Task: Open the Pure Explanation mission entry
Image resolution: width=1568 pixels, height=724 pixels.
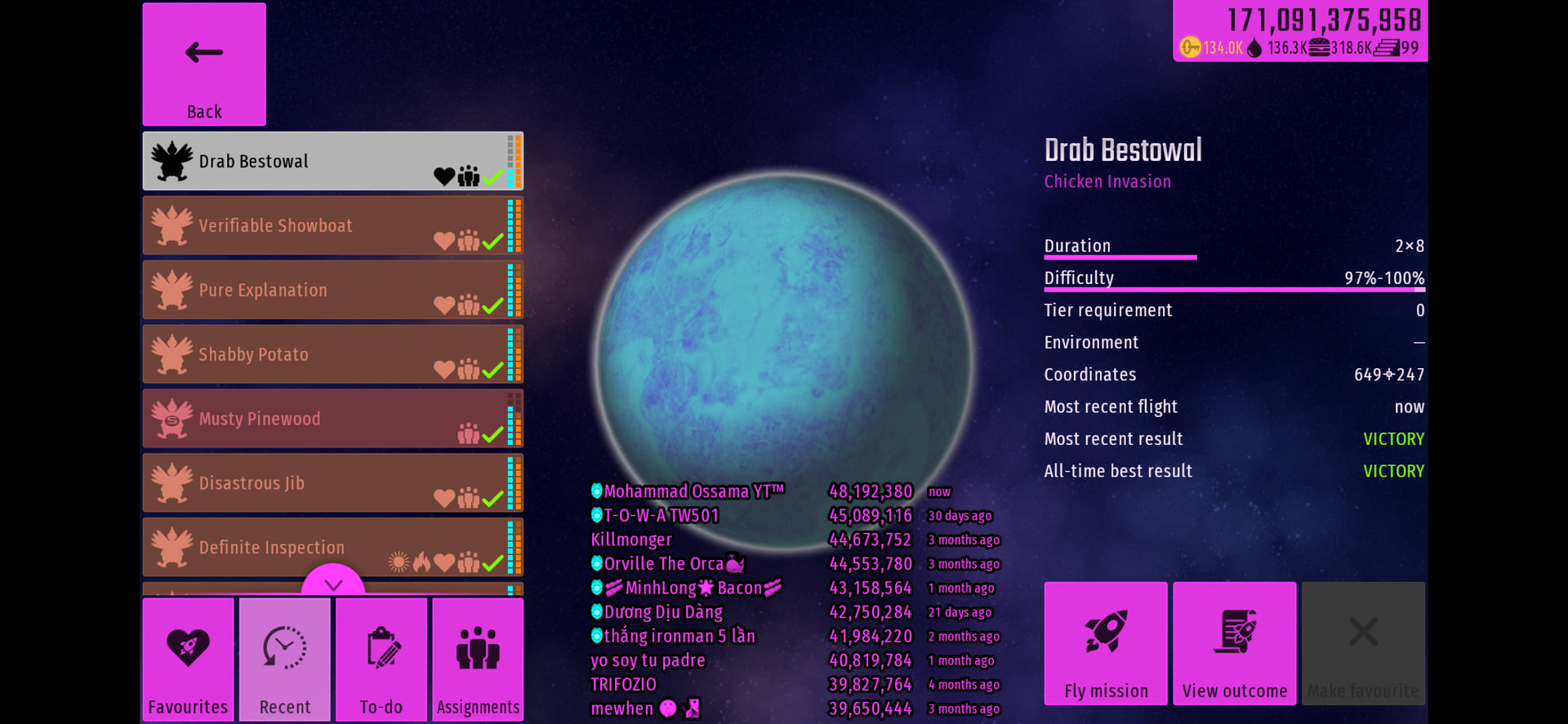Action: point(332,290)
